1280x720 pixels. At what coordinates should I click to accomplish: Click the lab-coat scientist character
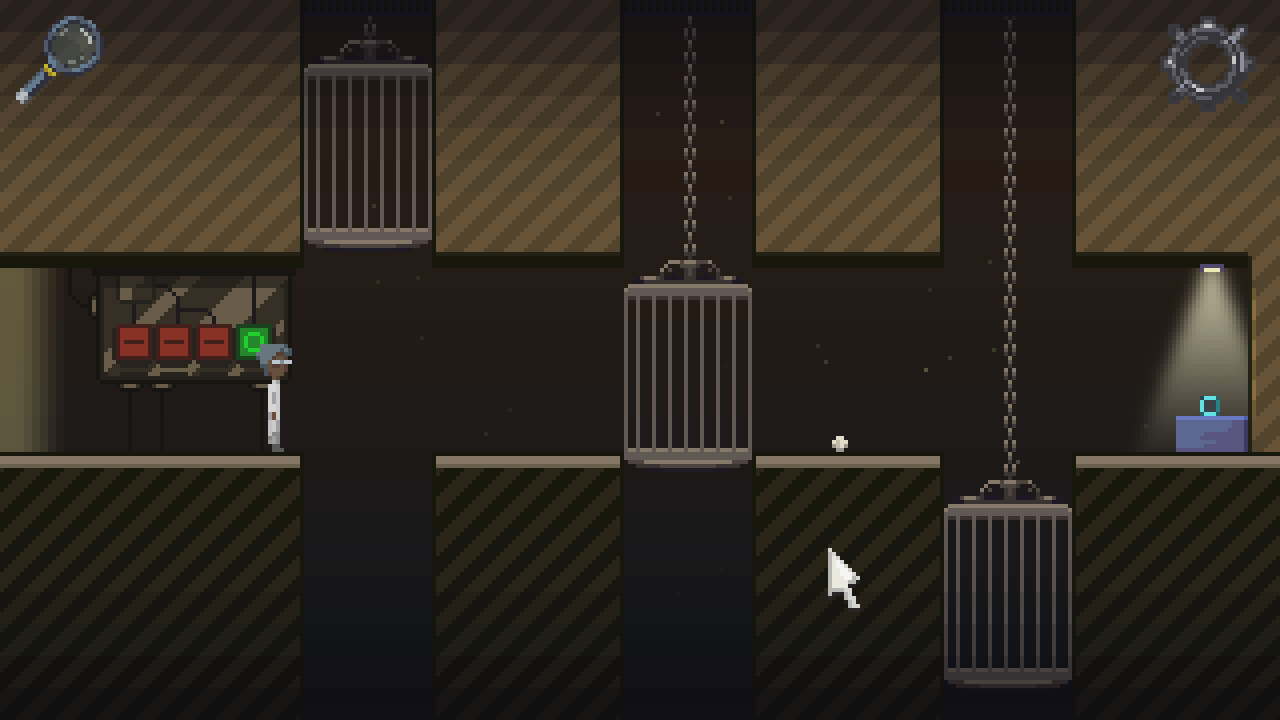273,400
